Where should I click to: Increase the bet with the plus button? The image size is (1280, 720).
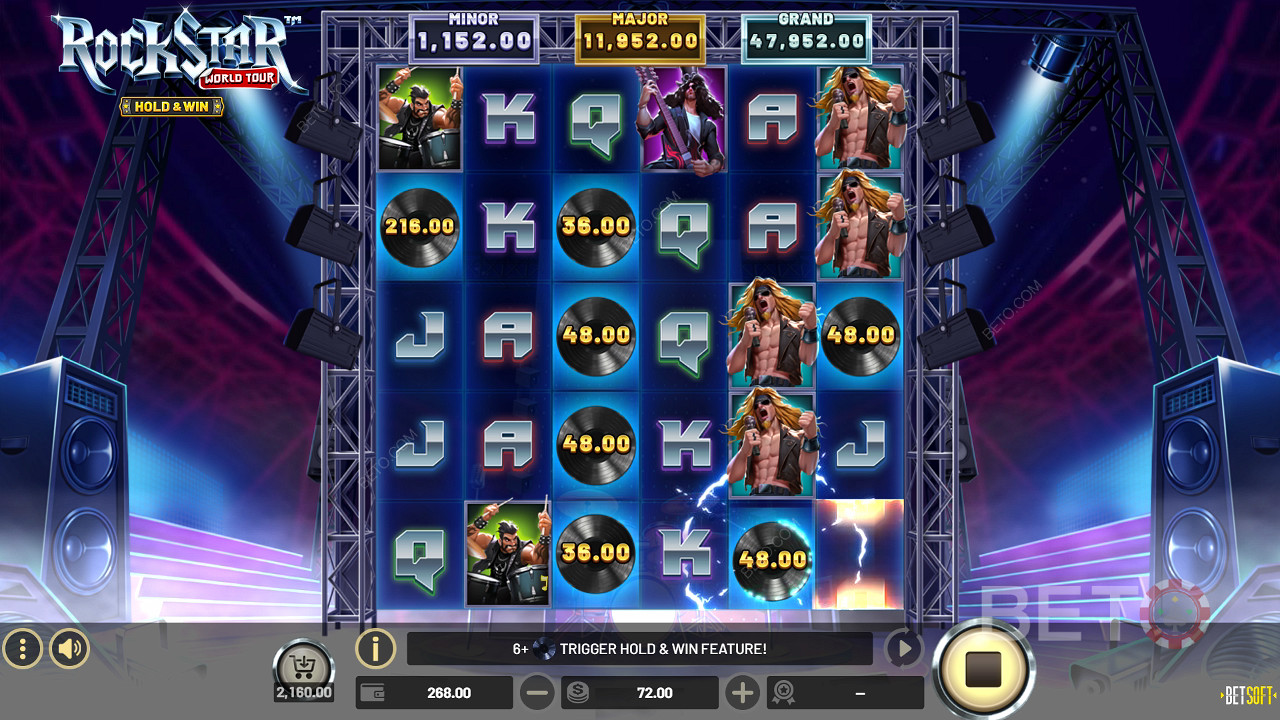[x=742, y=692]
